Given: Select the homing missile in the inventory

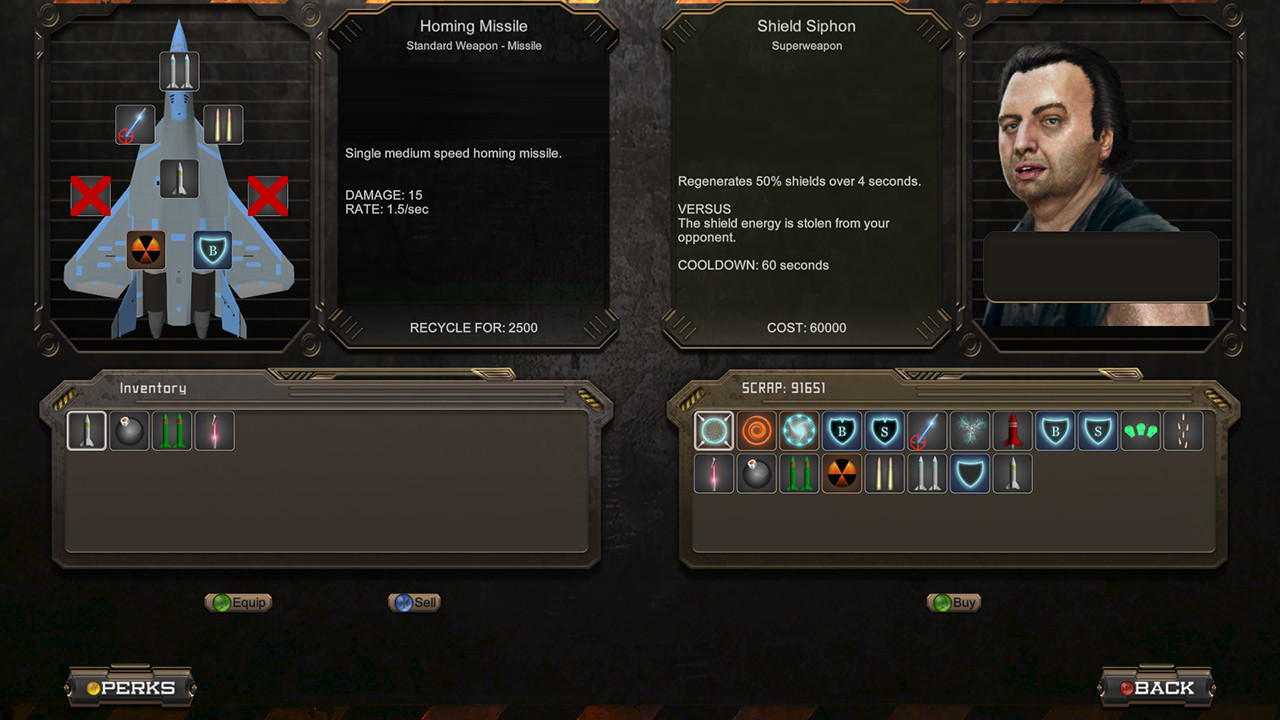Looking at the screenshot, I should [87, 431].
